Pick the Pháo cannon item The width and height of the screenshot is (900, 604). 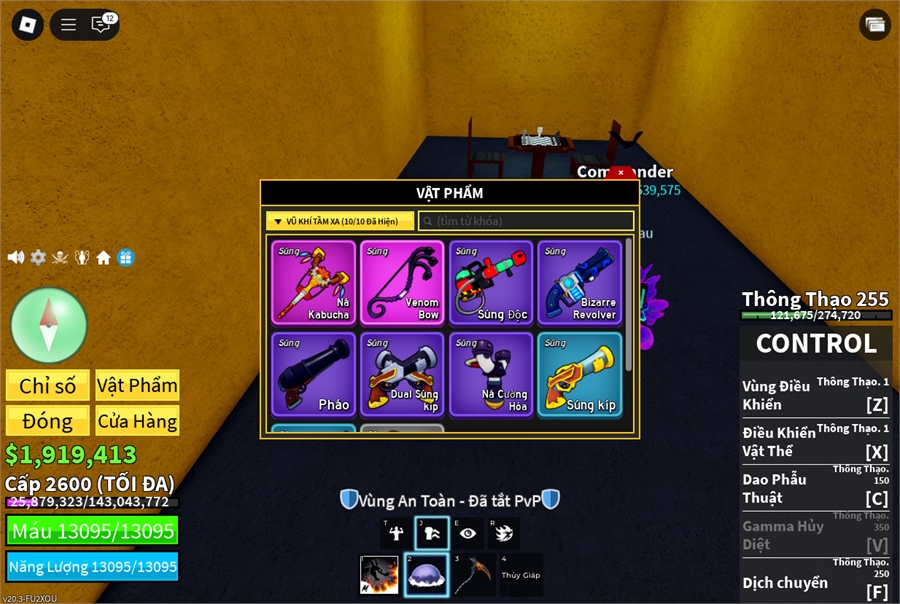tap(313, 374)
